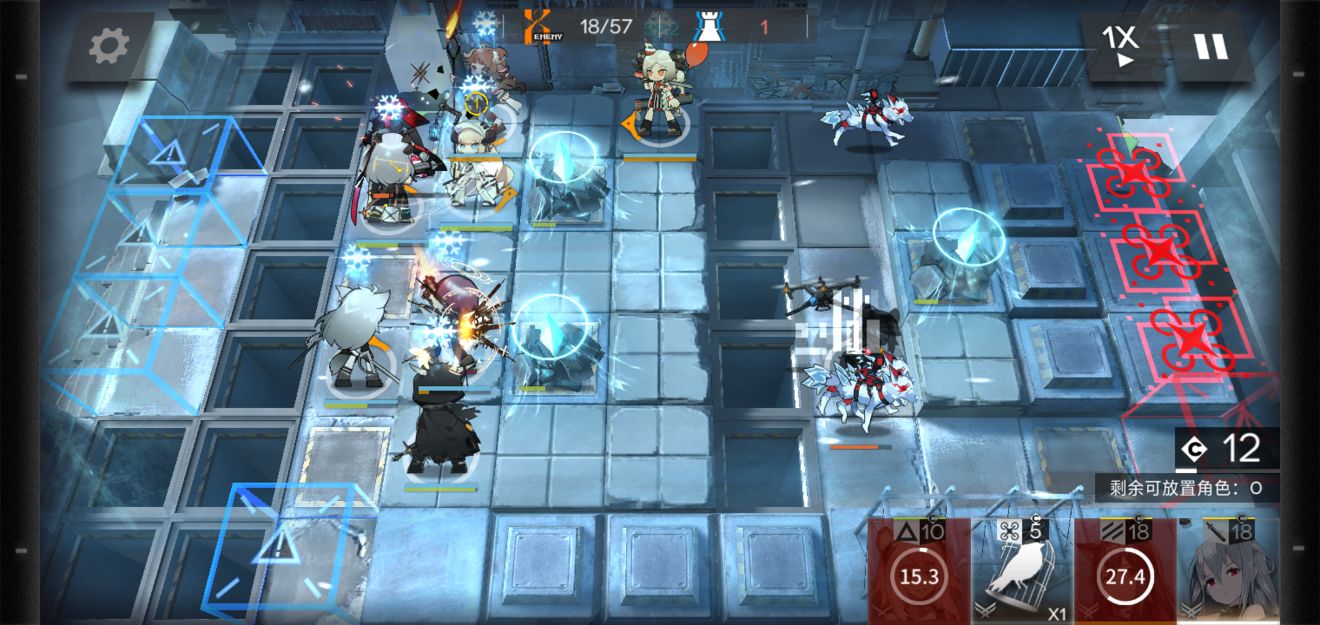Toggle the 1X game speed button
This screenshot has height=625, width=1320.
[x=1122, y=46]
